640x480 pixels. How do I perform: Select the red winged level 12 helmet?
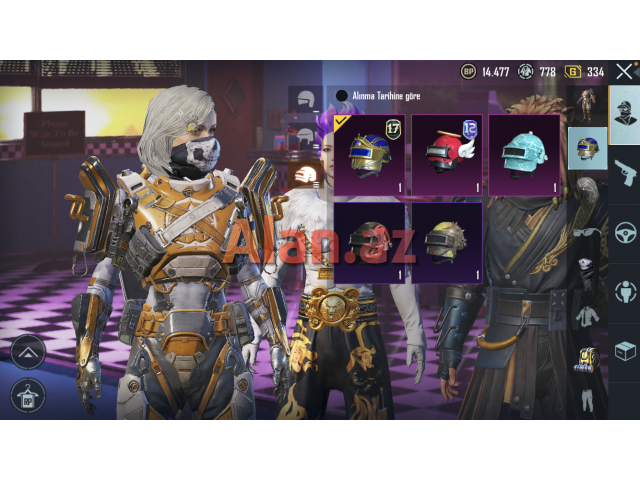[446, 153]
